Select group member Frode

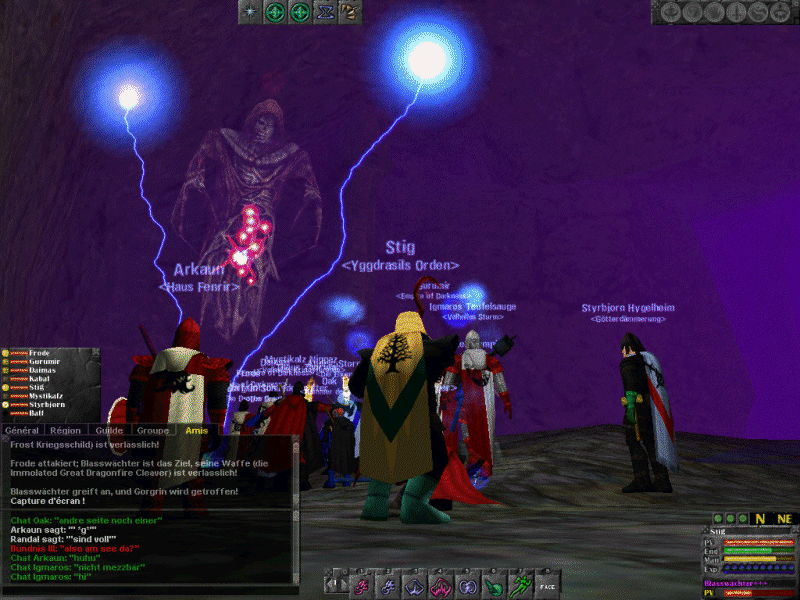click(x=40, y=353)
